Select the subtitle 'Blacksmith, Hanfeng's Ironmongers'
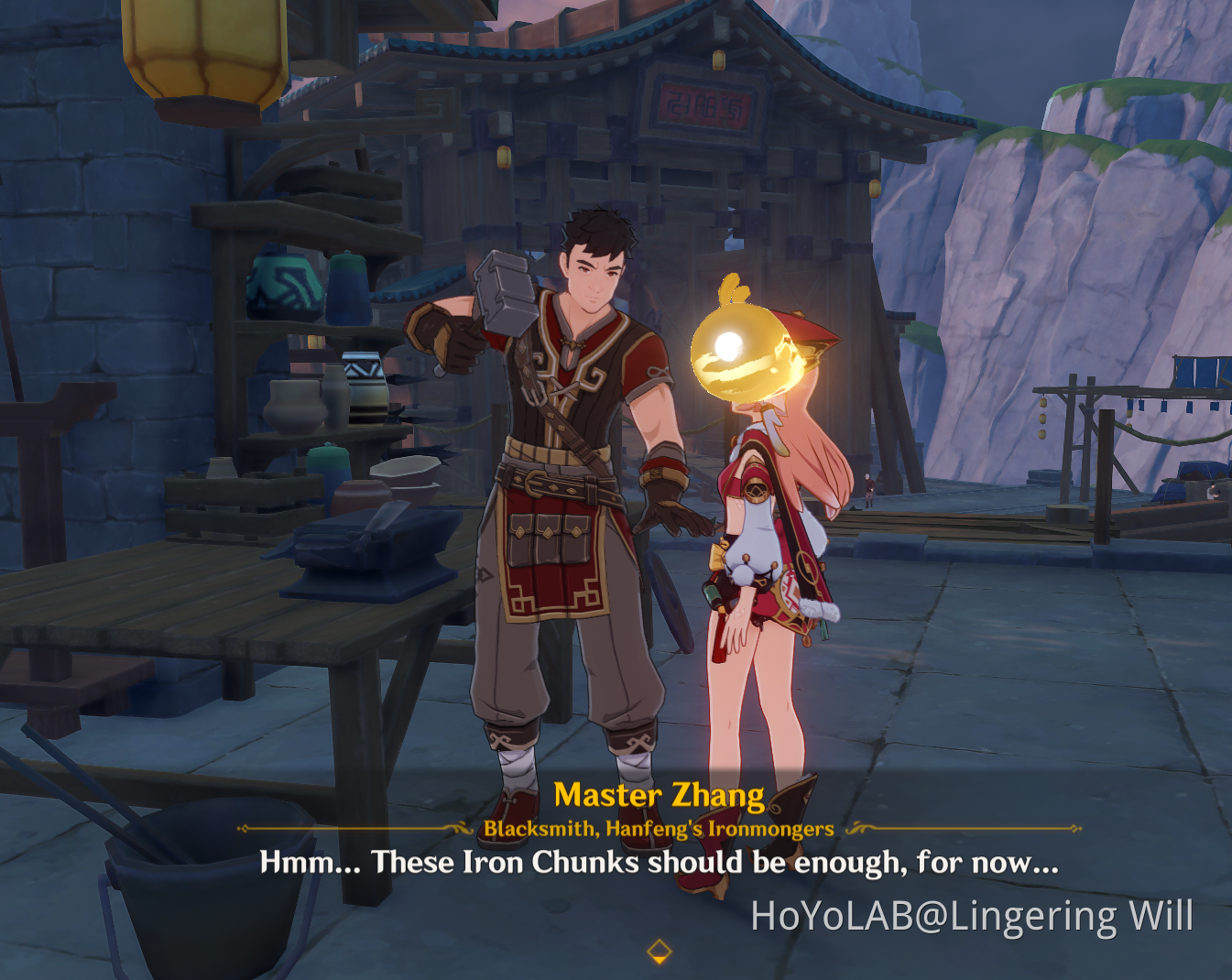This screenshot has height=980, width=1232. point(658,828)
